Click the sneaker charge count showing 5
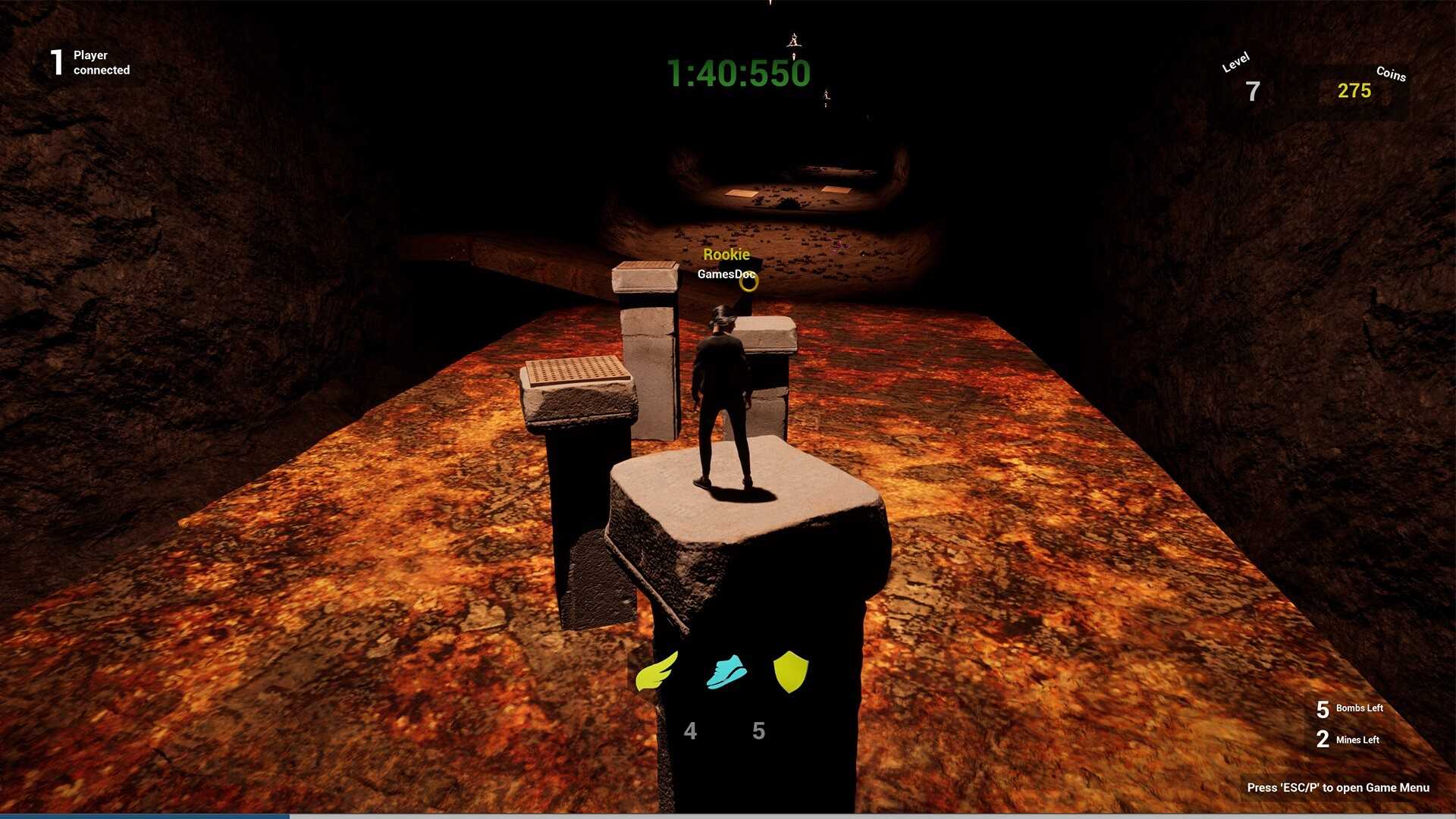This screenshot has height=819, width=1456. click(758, 730)
